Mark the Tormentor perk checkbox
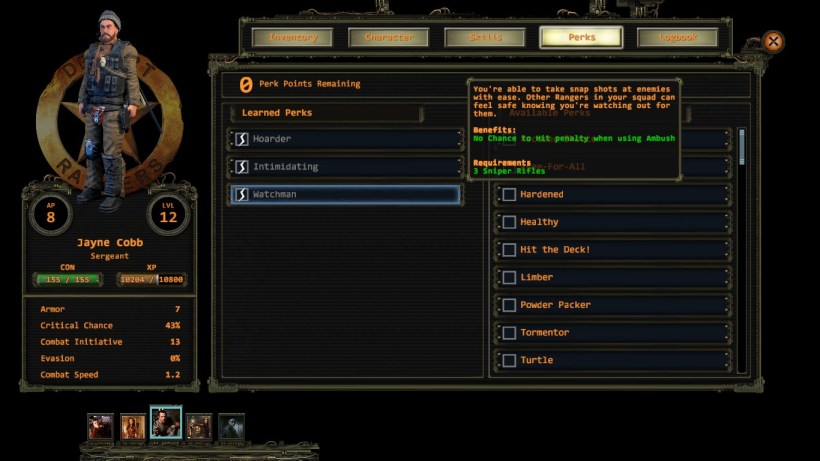 pyautogui.click(x=509, y=333)
